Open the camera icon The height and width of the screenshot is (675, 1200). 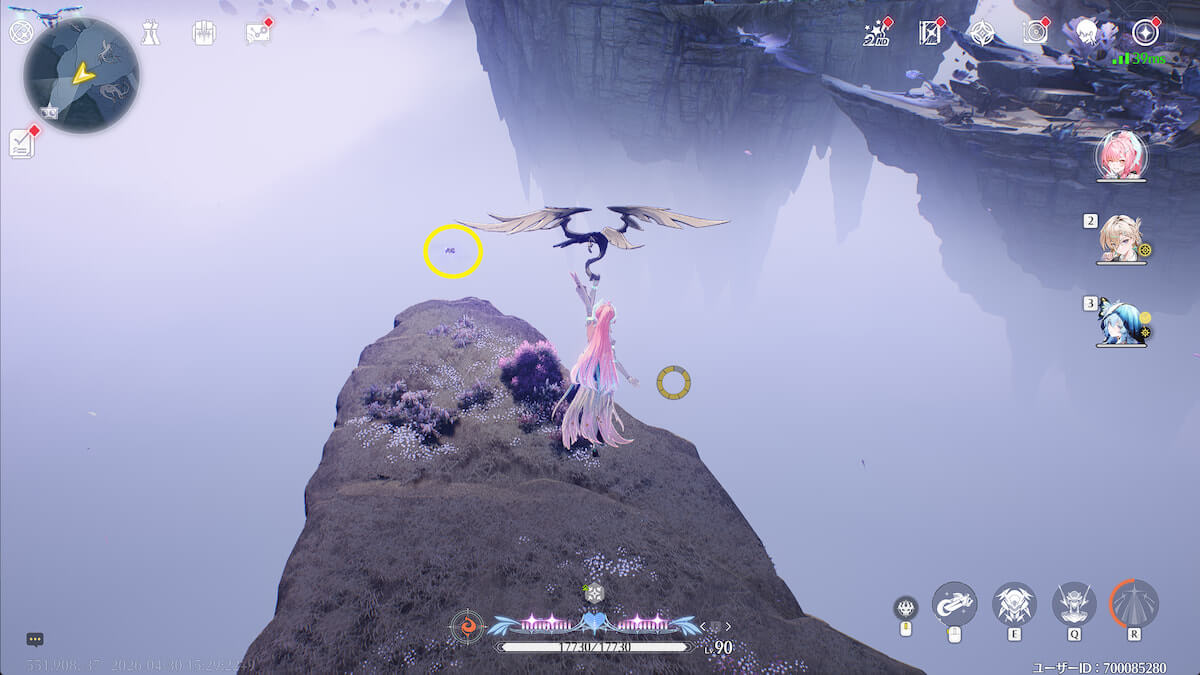pos(1035,32)
